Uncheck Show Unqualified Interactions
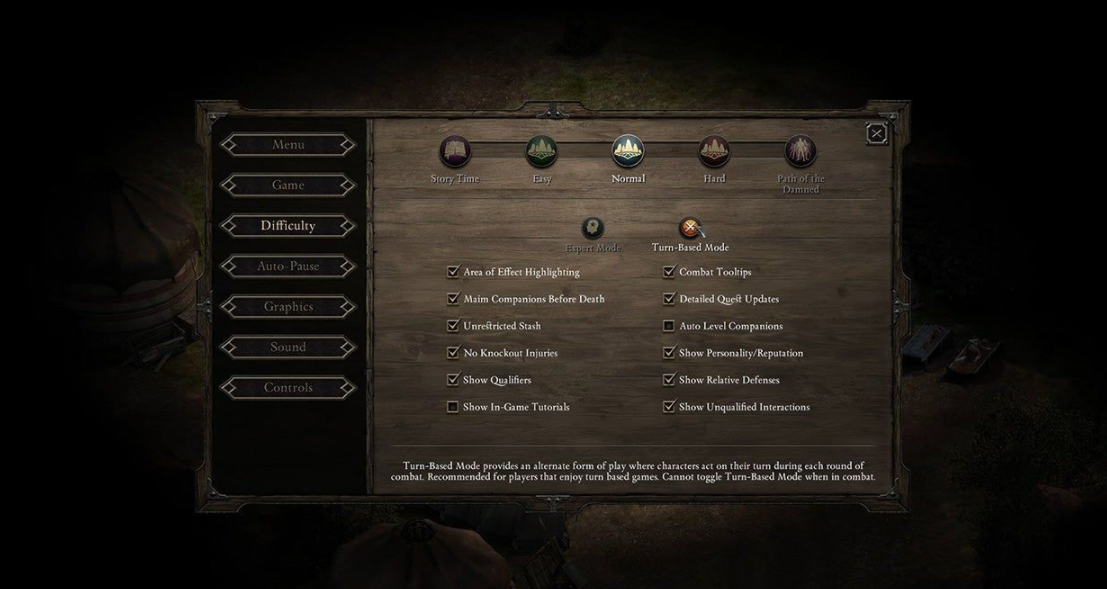Viewport: 1107px width, 589px height. coord(669,407)
